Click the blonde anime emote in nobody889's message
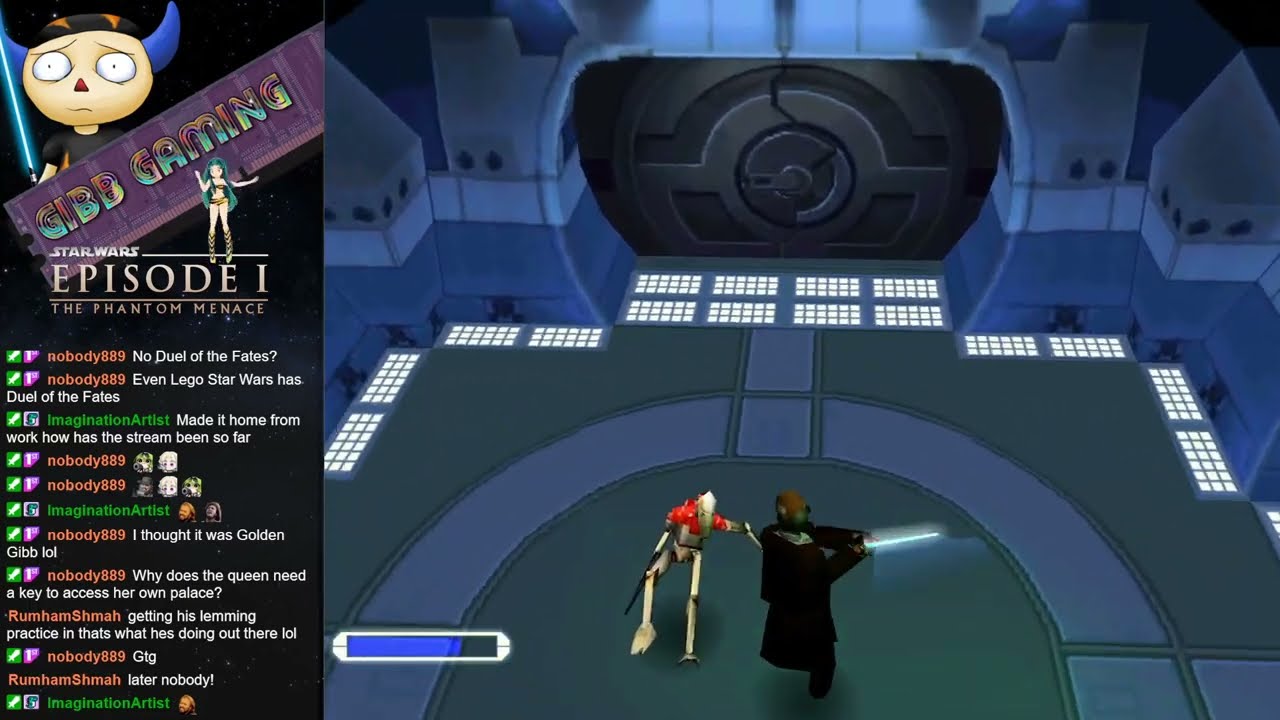Viewport: 1280px width, 720px height. (x=168, y=460)
